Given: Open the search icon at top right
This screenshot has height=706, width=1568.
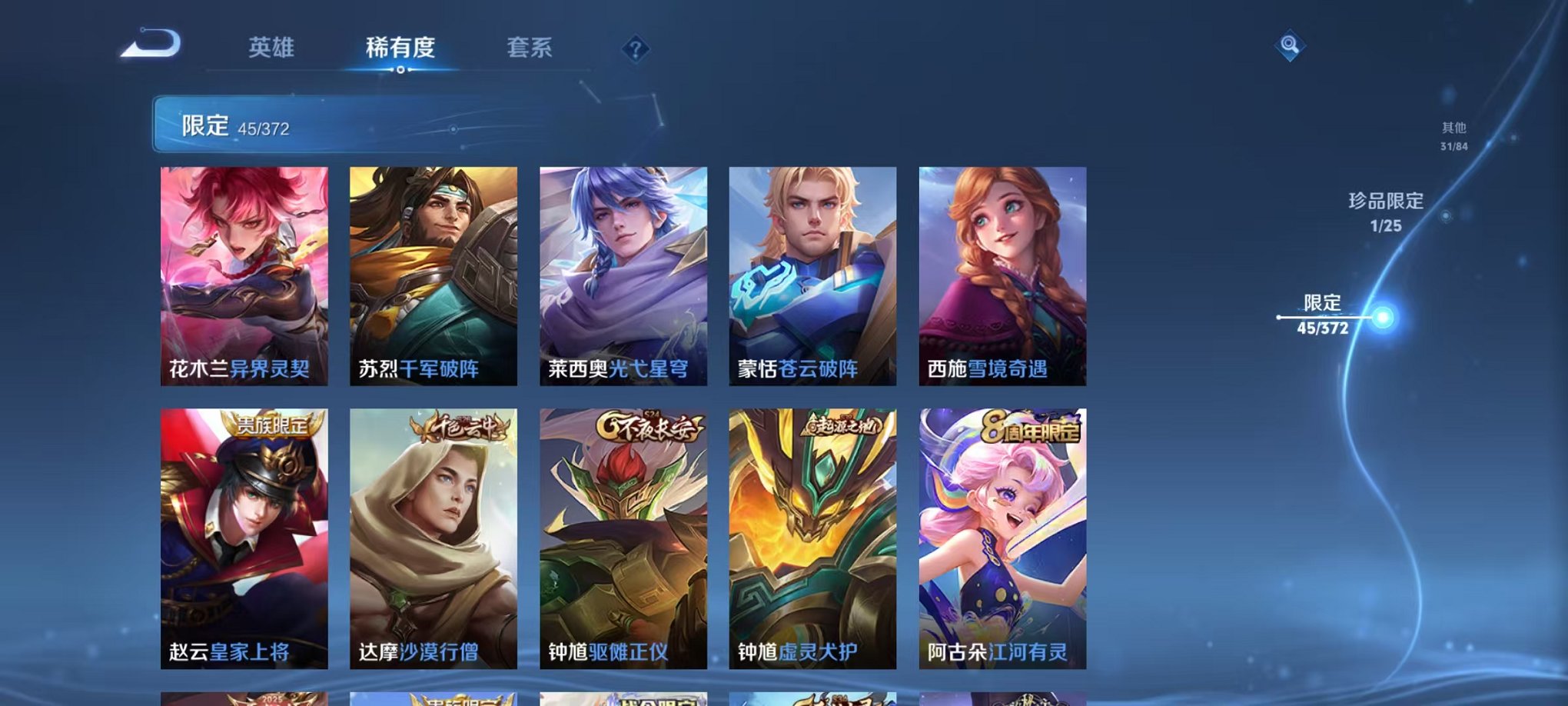Looking at the screenshot, I should coord(1289,46).
